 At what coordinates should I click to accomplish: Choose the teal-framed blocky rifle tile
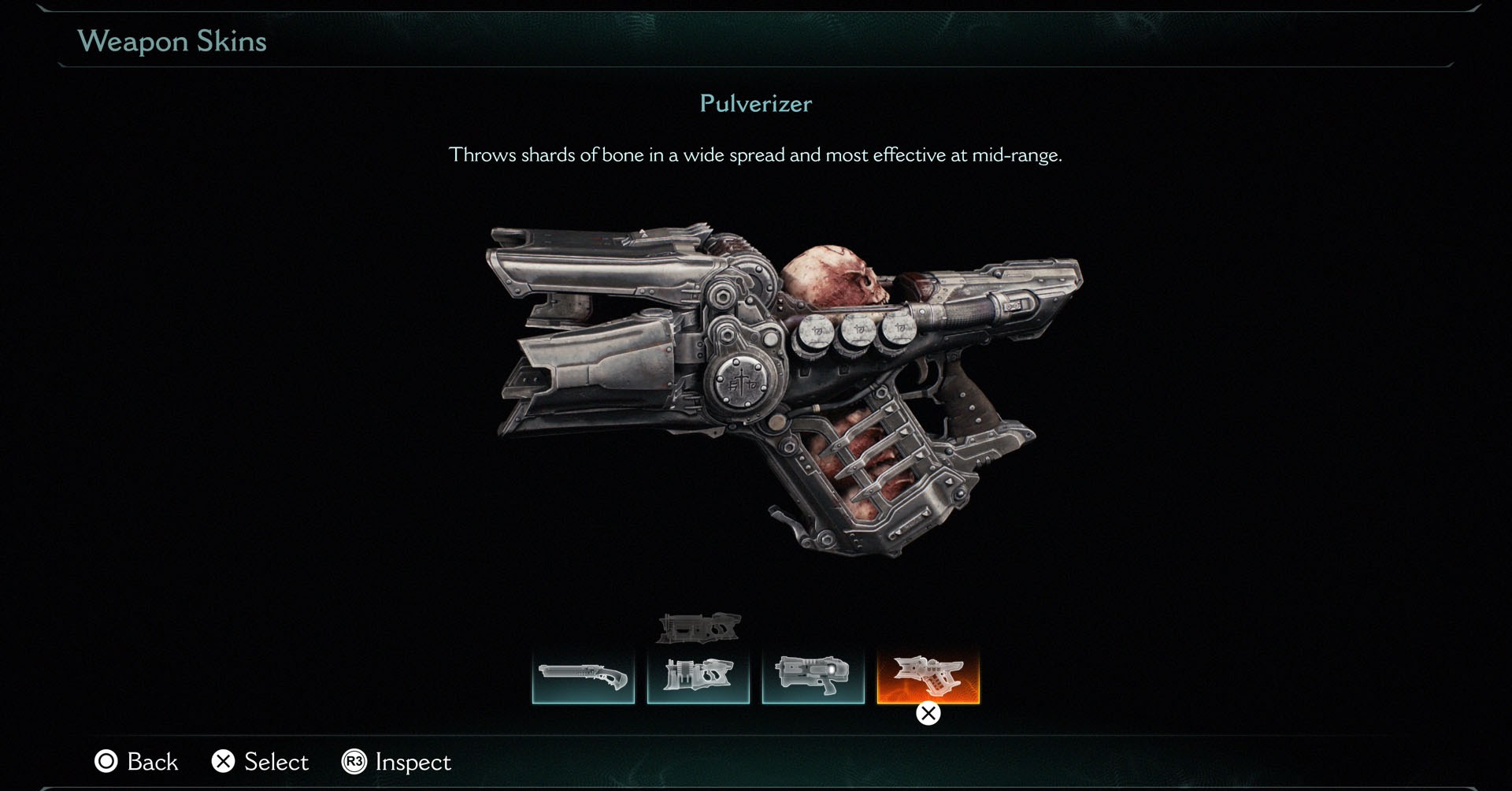coord(698,677)
